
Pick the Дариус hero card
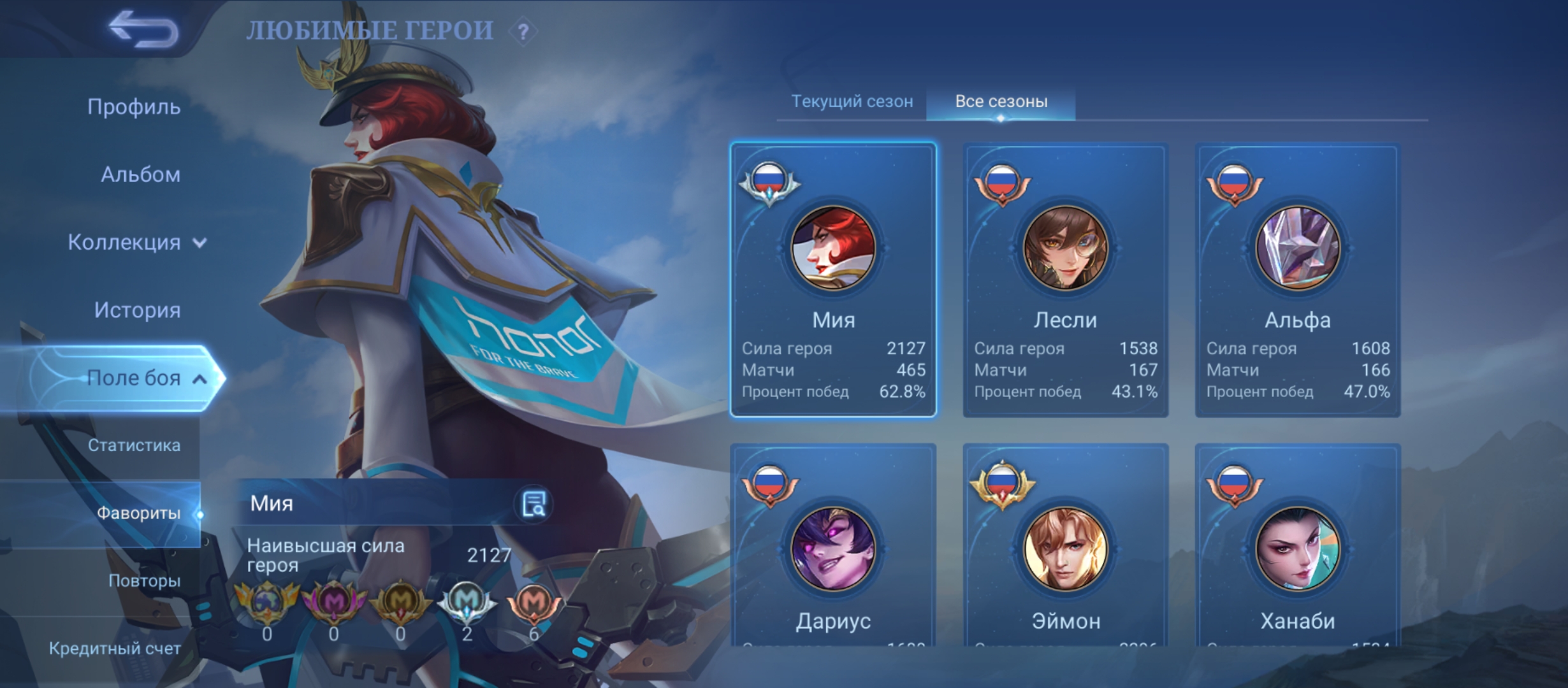[833, 548]
